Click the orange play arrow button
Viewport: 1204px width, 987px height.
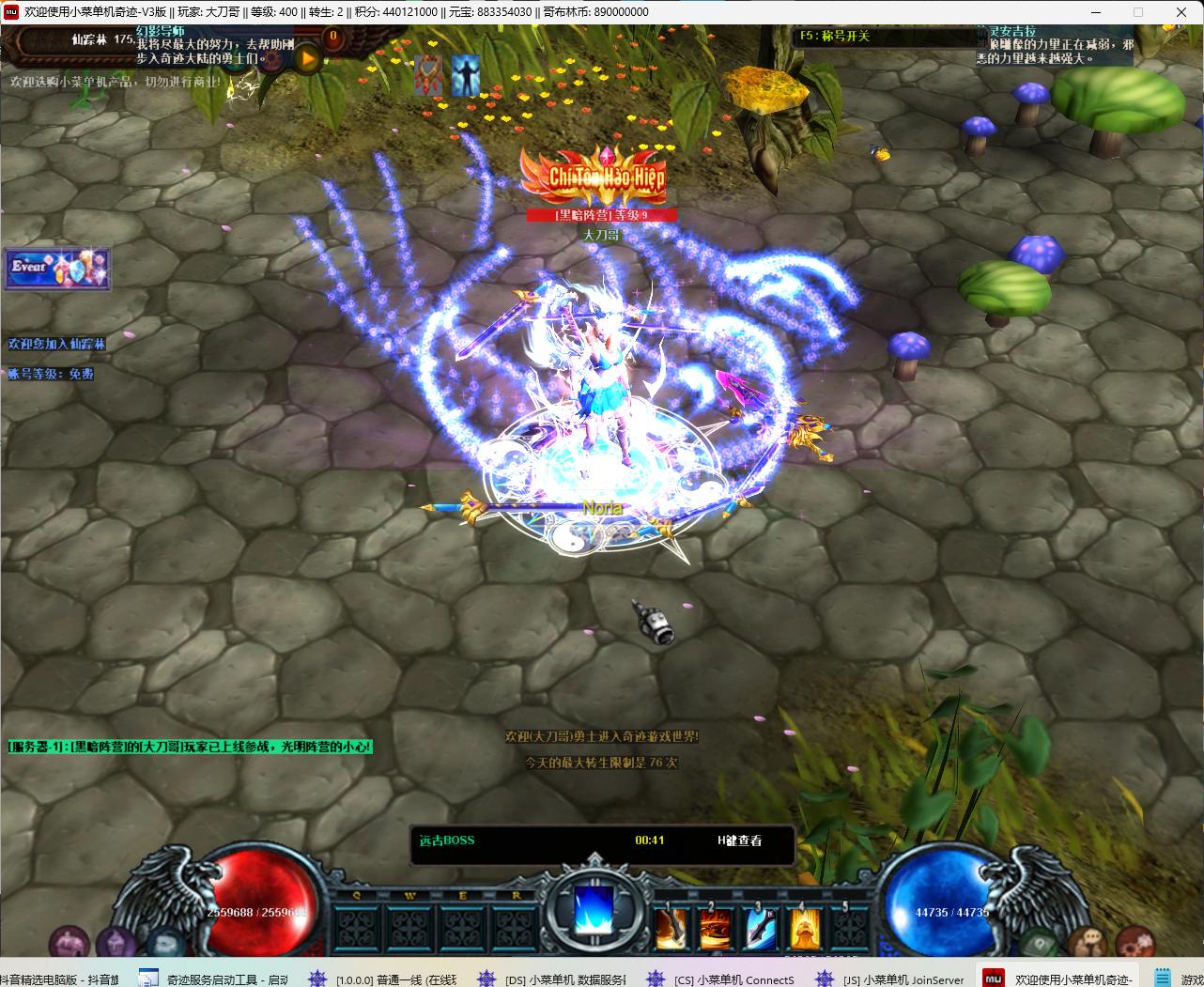point(308,59)
